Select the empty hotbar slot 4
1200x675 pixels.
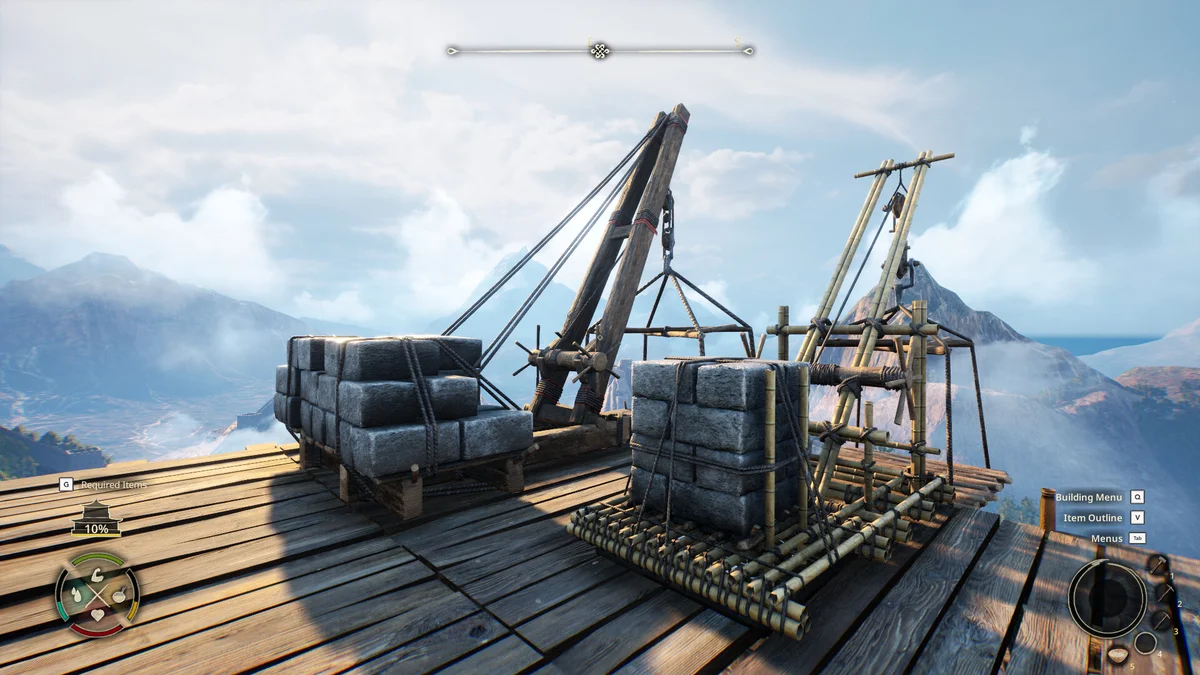tap(1144, 642)
